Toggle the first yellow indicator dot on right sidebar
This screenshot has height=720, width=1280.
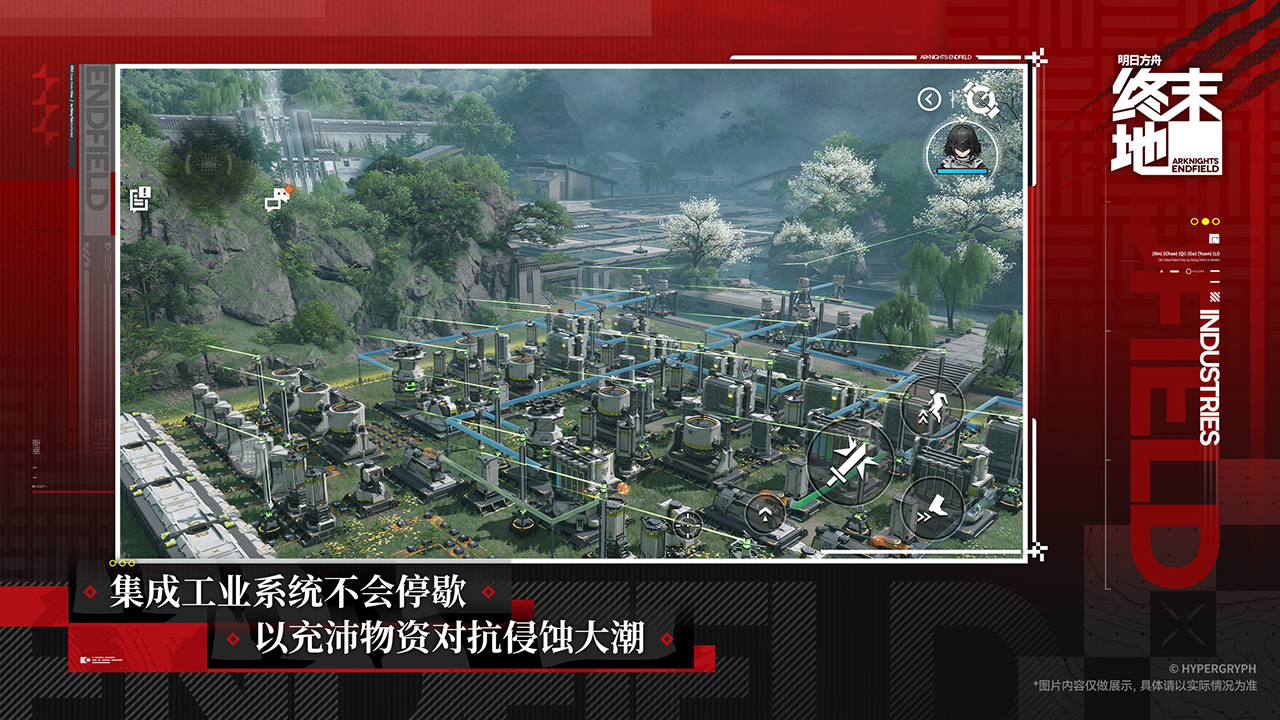point(1194,221)
